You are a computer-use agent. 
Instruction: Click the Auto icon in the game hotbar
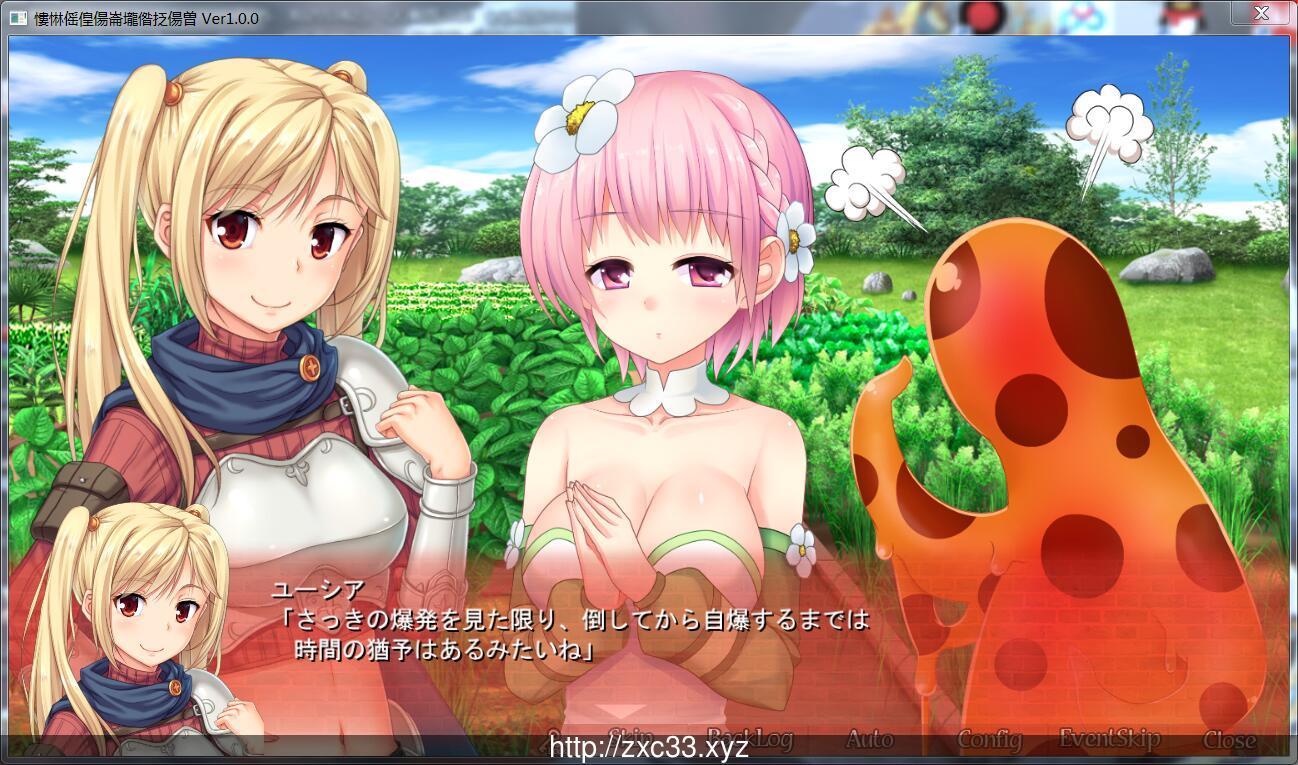869,738
